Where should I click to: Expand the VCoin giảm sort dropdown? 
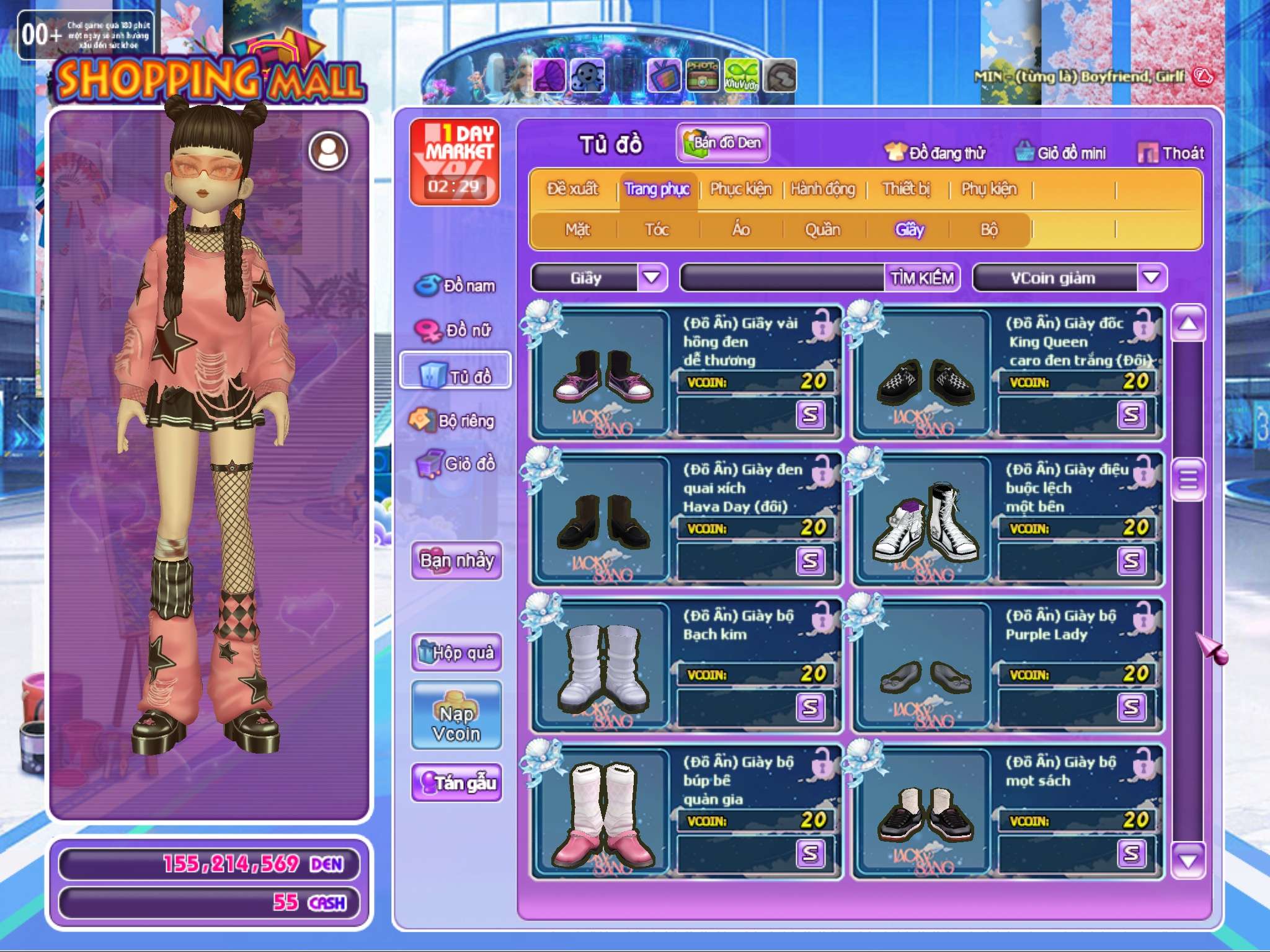click(x=1151, y=278)
